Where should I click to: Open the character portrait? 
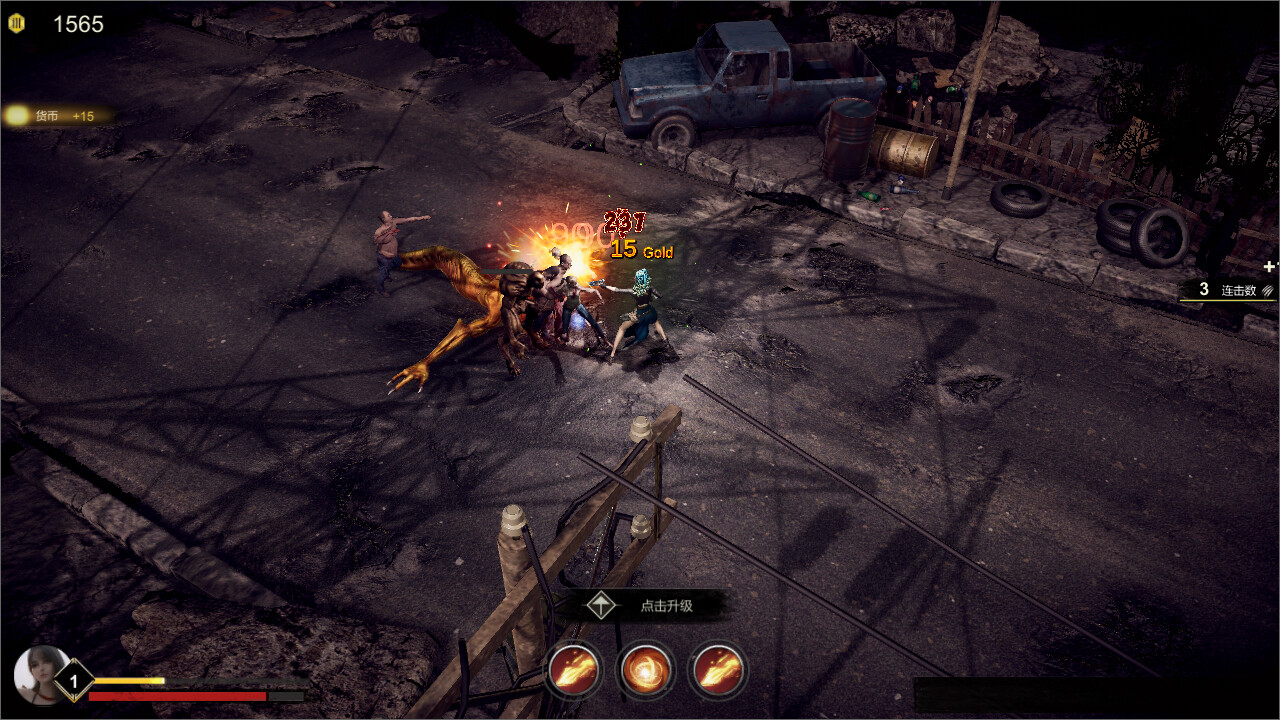click(x=40, y=674)
